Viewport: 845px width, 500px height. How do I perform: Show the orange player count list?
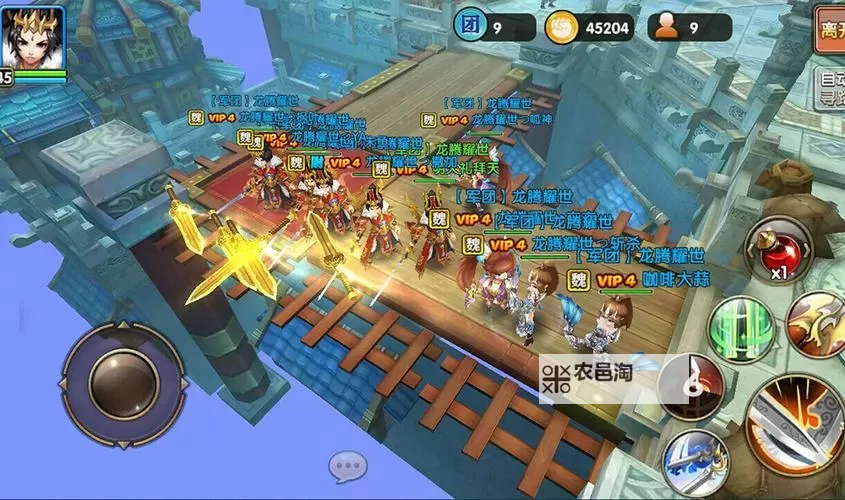coord(688,28)
